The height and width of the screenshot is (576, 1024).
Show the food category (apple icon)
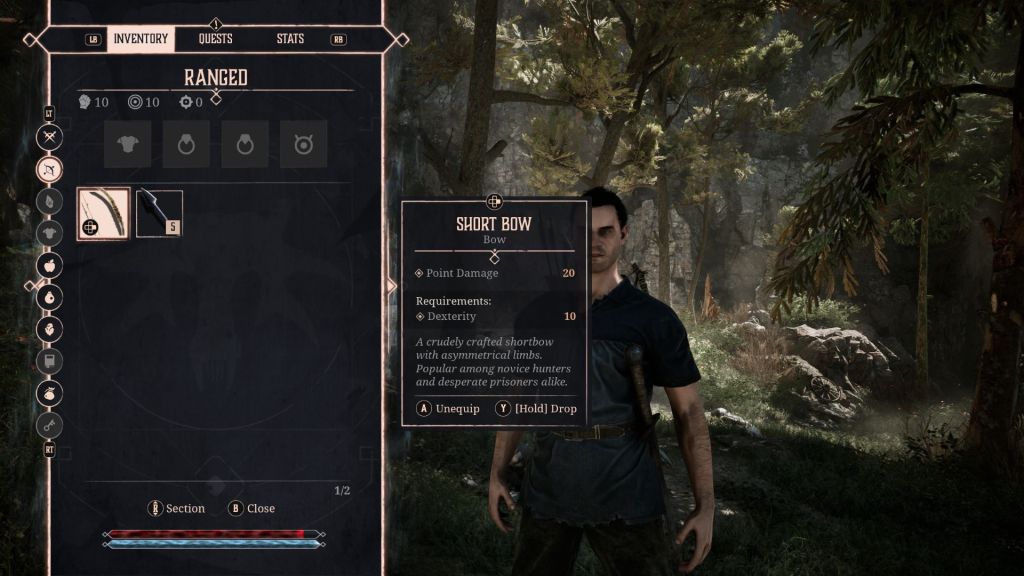point(49,265)
